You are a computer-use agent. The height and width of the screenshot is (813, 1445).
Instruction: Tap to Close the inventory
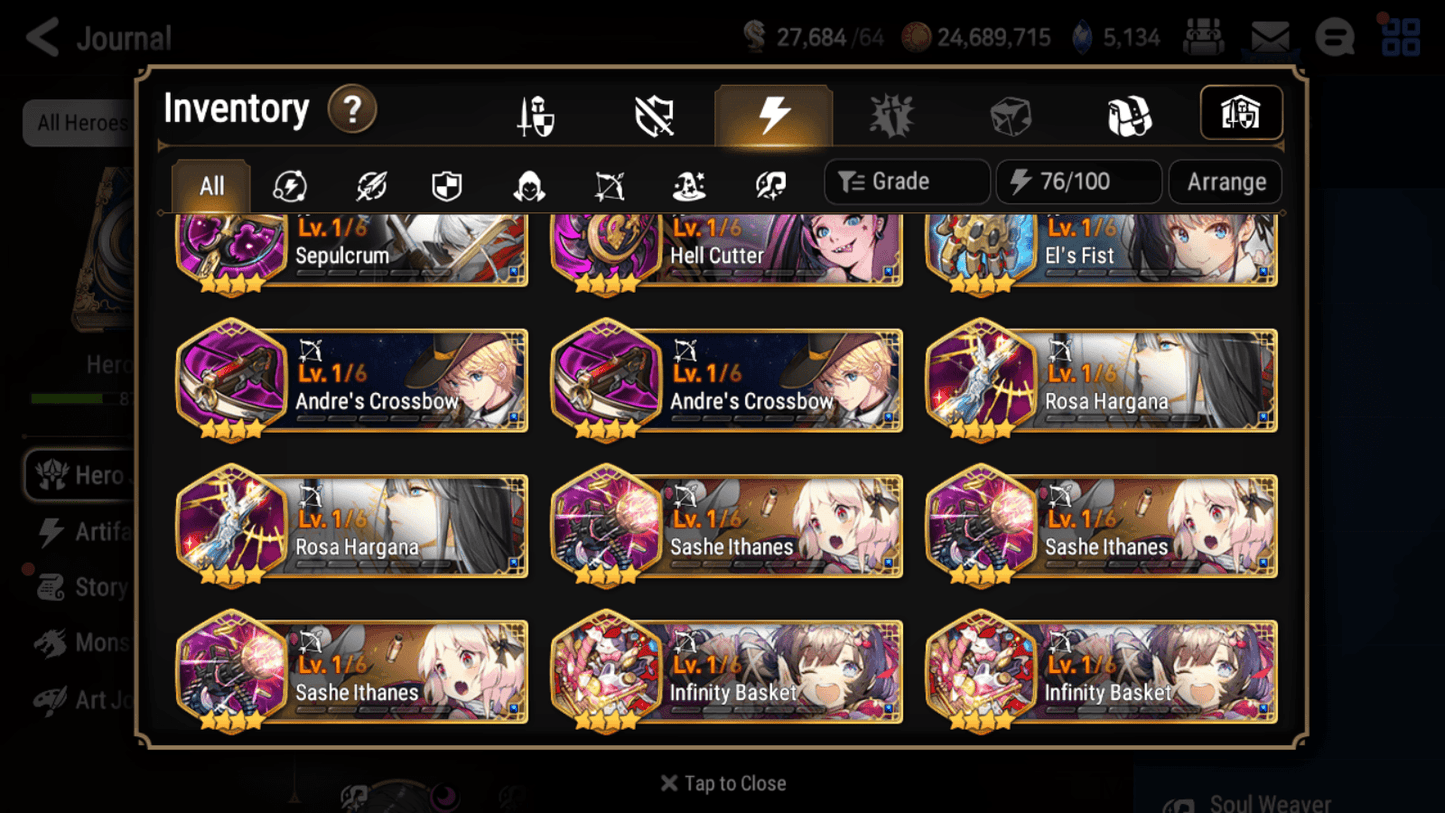coord(722,783)
